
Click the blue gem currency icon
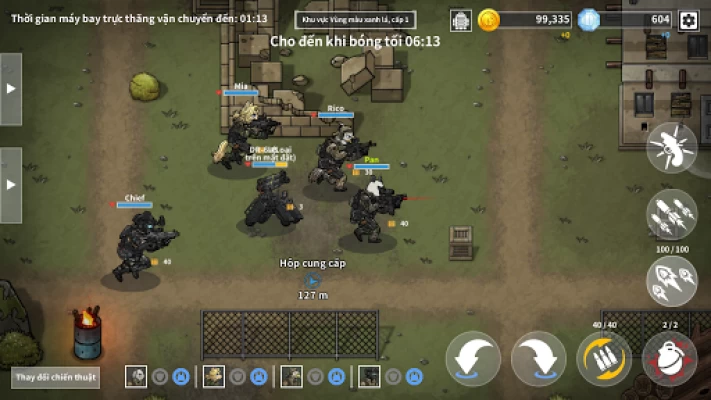pos(589,19)
